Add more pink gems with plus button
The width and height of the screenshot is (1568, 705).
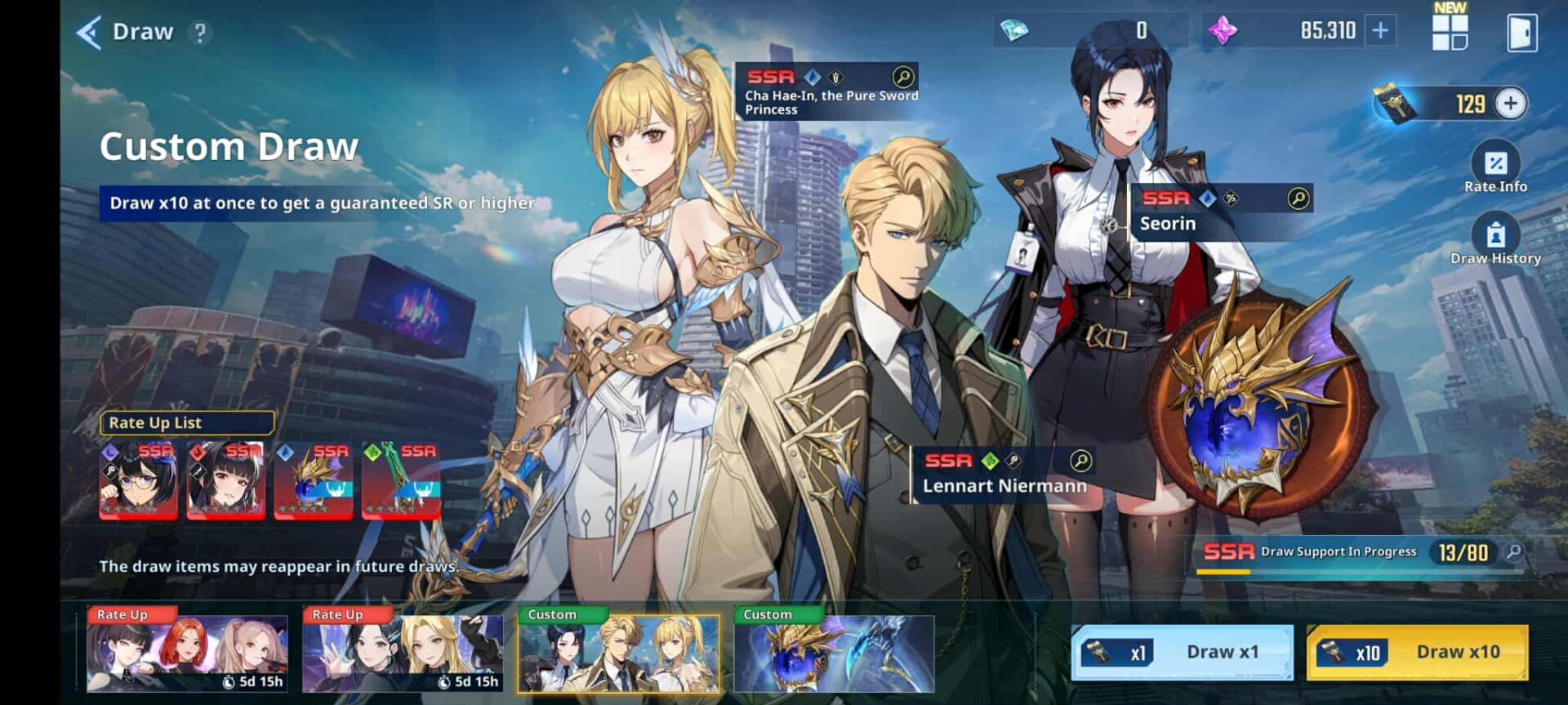pos(1380,31)
